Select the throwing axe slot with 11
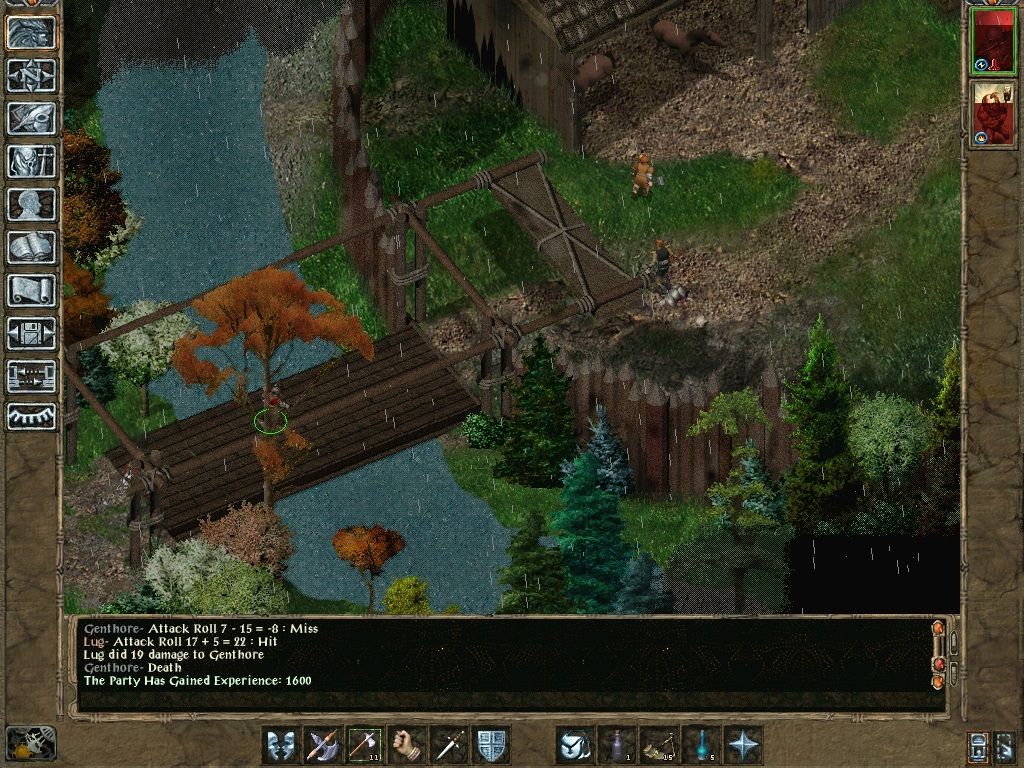This screenshot has height=768, width=1024. (365, 745)
